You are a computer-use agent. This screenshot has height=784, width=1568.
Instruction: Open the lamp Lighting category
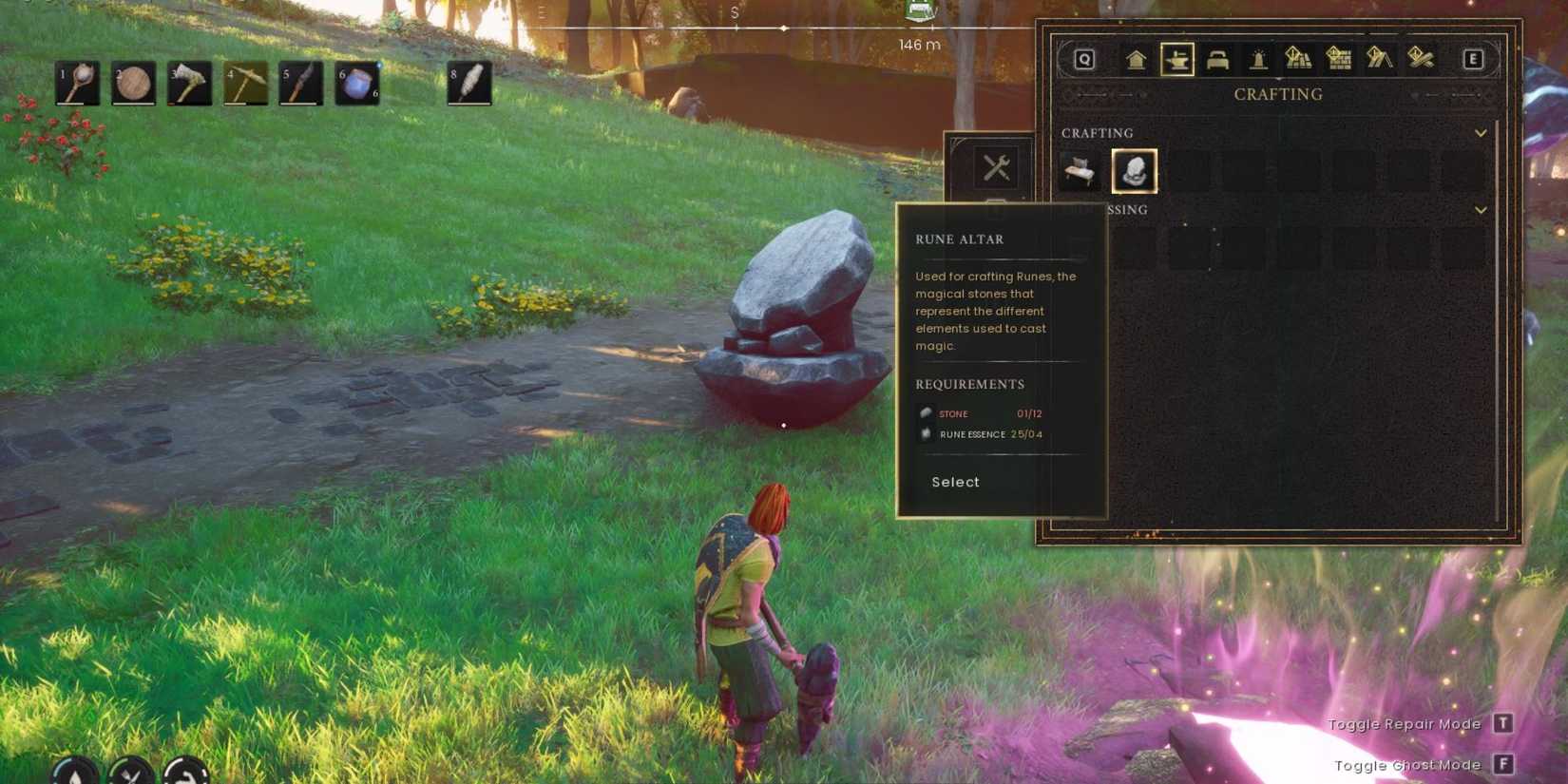pos(1259,59)
